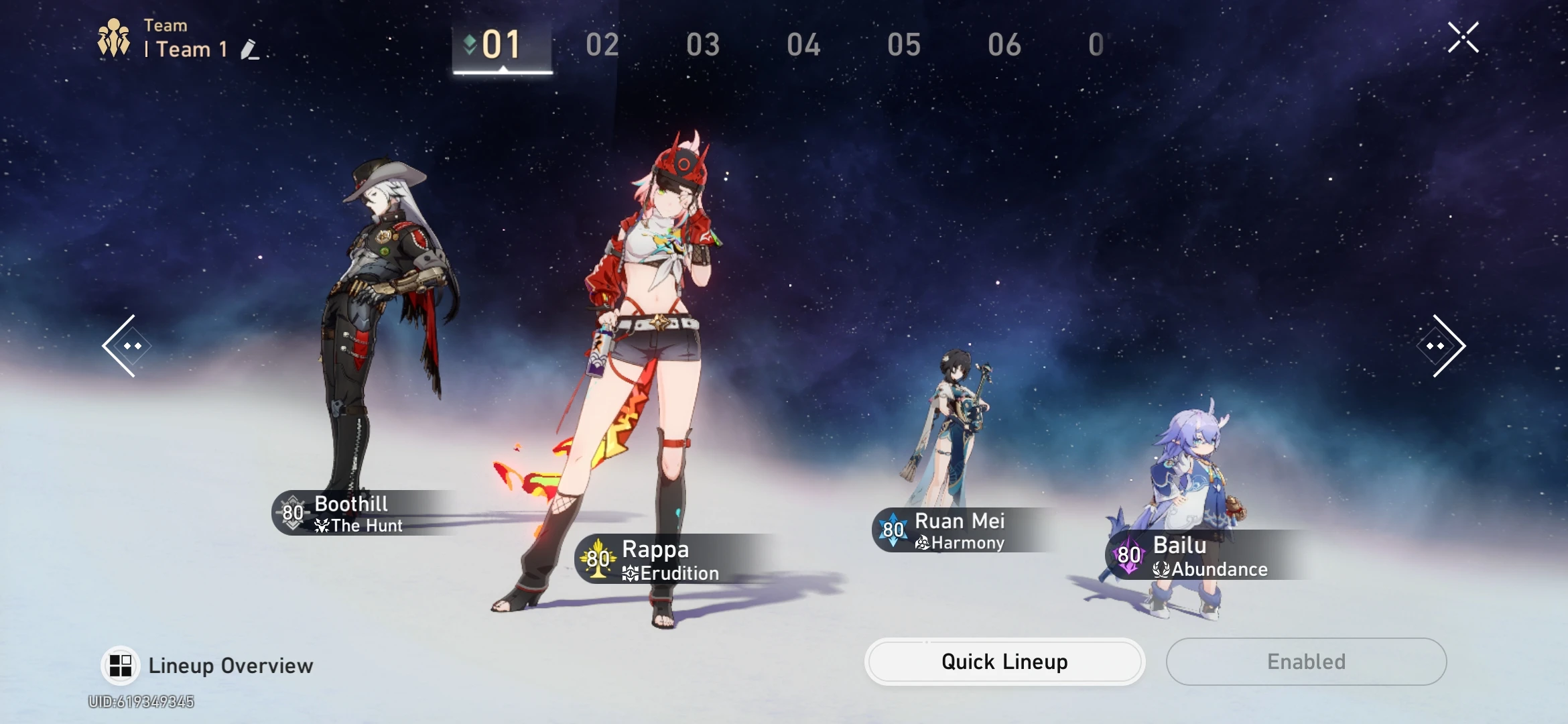Toggle the Enabled switch for this team

1306,662
